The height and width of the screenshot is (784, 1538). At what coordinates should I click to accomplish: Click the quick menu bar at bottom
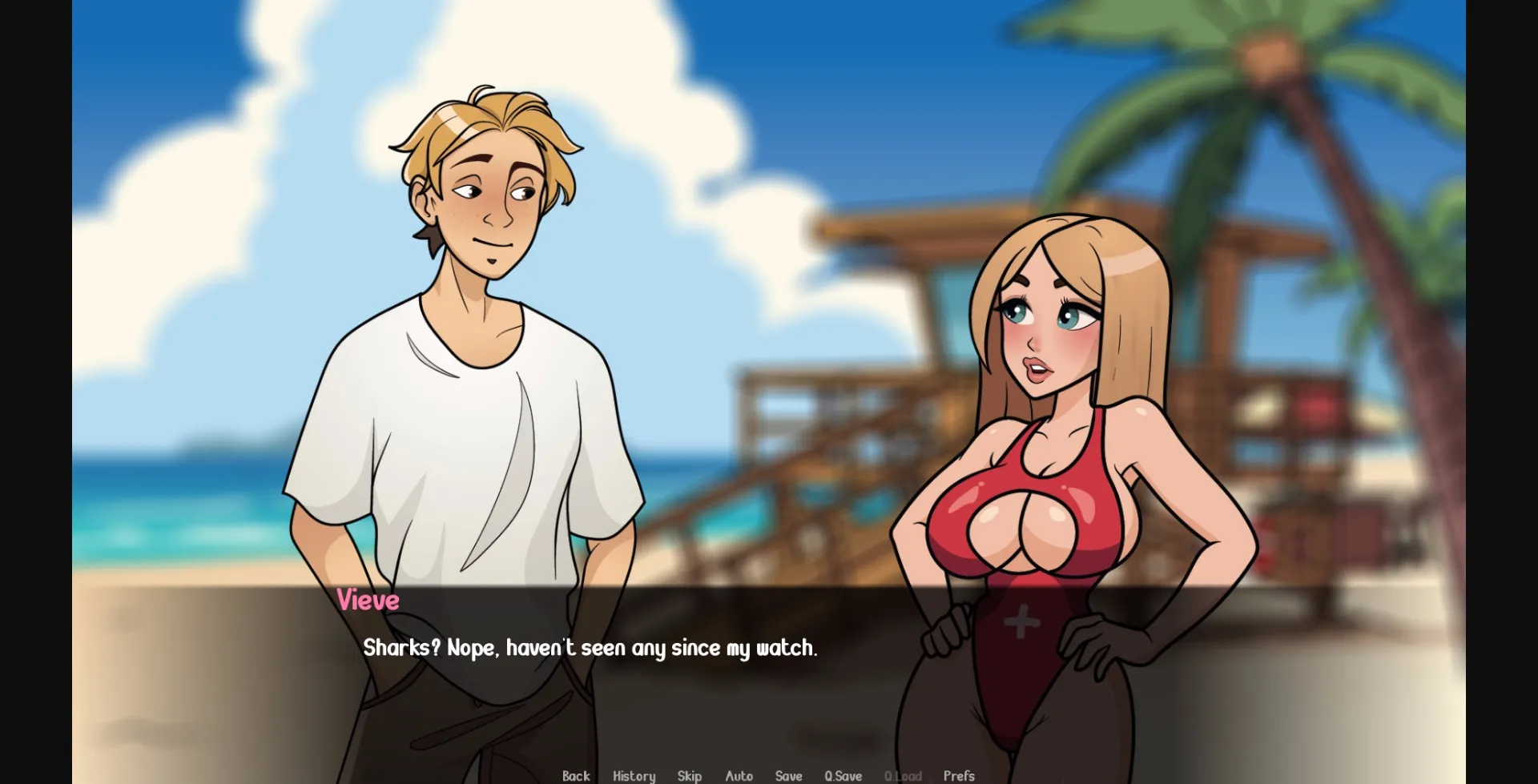tap(769, 775)
